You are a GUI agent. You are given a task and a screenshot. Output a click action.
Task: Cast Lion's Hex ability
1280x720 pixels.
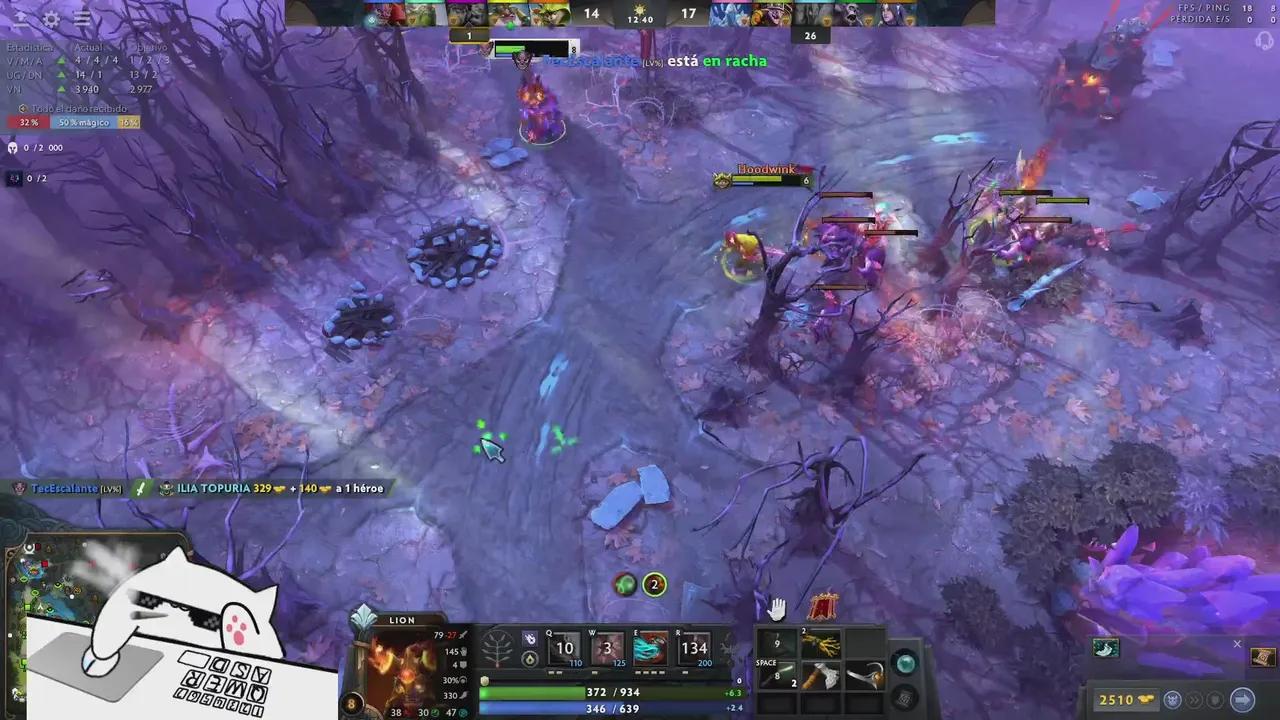[x=606, y=650]
